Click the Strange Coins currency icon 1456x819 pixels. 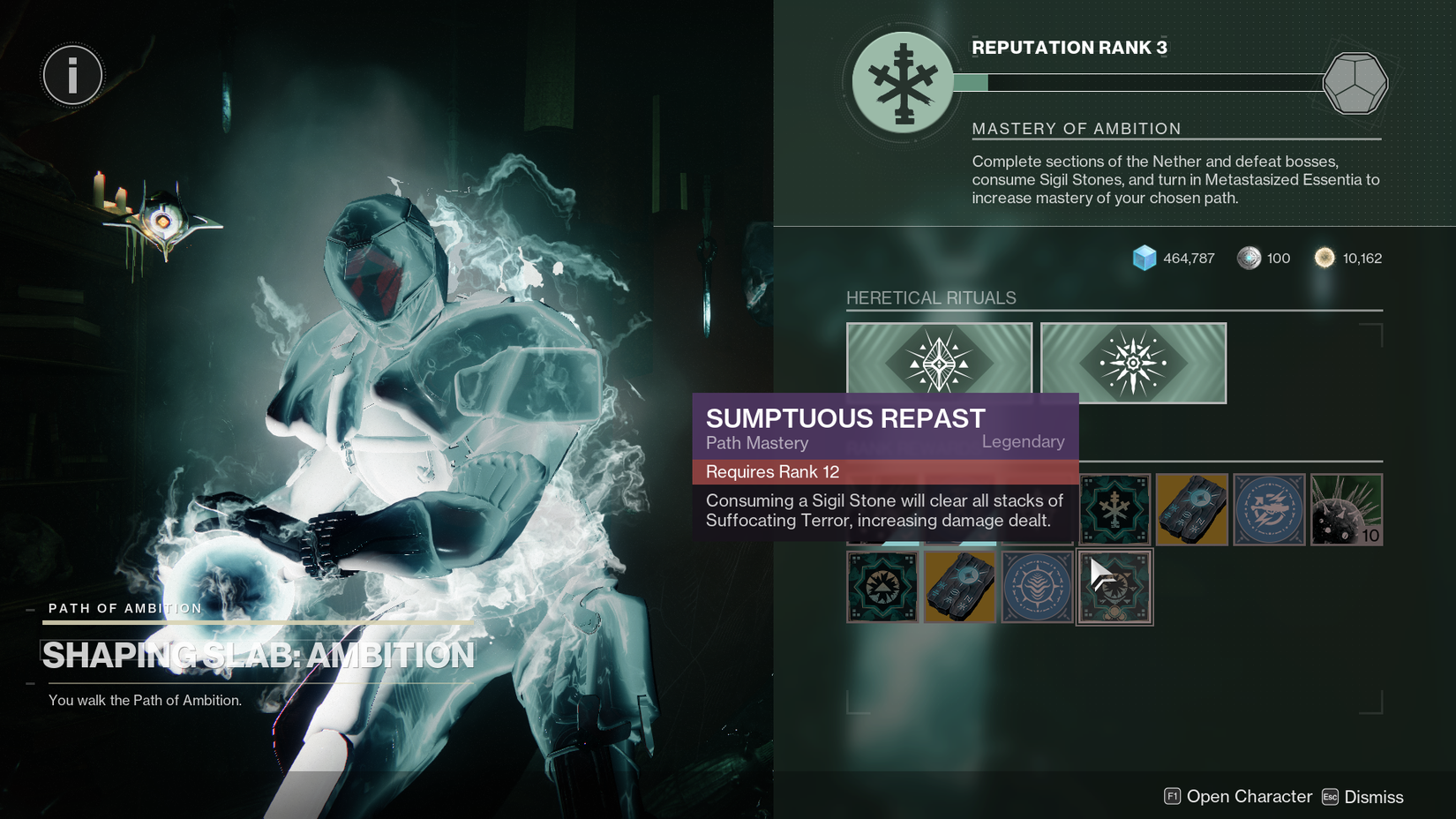(x=1323, y=258)
